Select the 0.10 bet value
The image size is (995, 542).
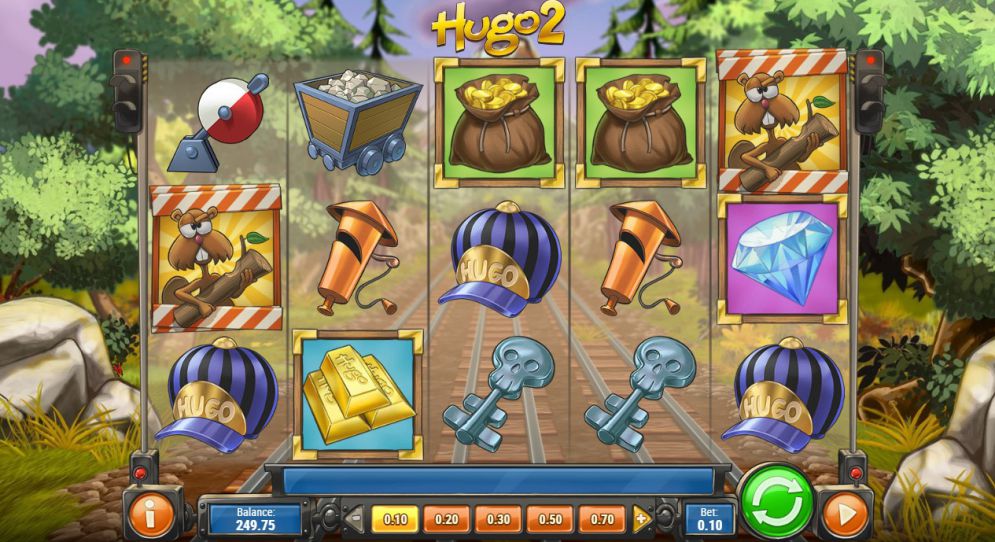[x=395, y=519]
